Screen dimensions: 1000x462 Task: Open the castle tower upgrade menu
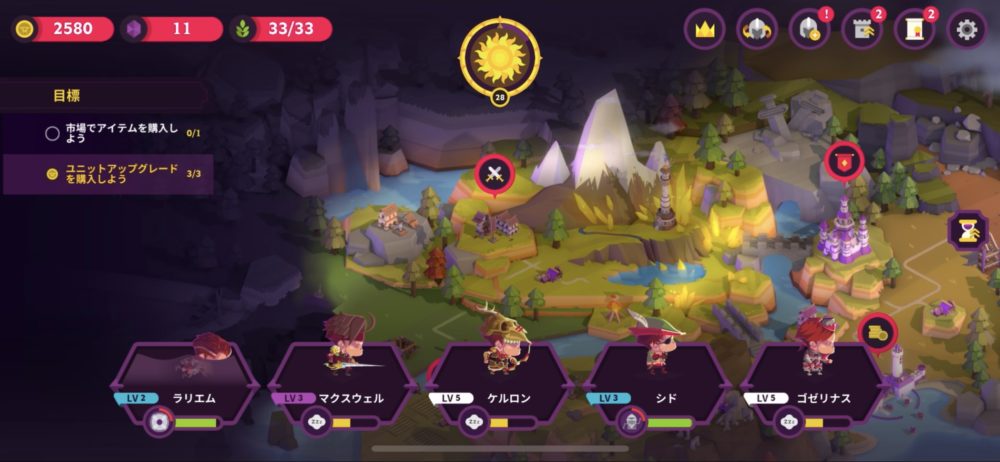861,29
